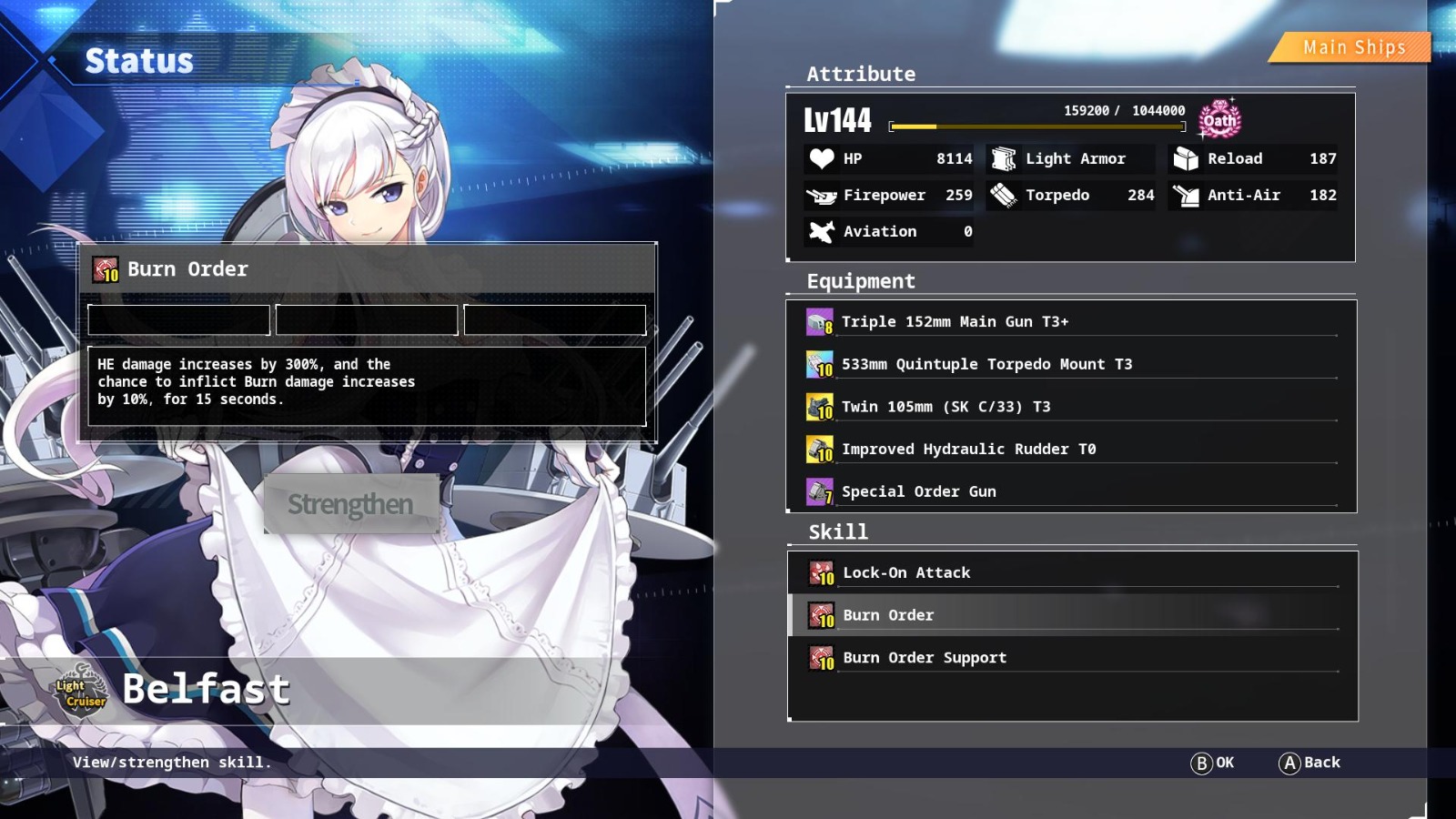
Task: Select the Firepower attribute icon
Action: [x=822, y=195]
